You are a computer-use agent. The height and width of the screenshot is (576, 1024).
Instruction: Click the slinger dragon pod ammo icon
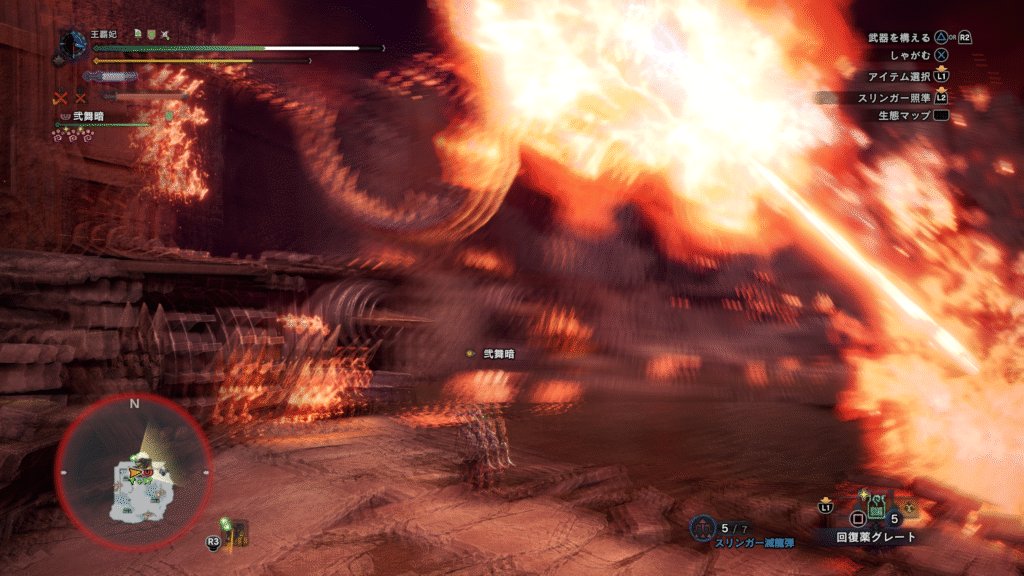coord(704,527)
